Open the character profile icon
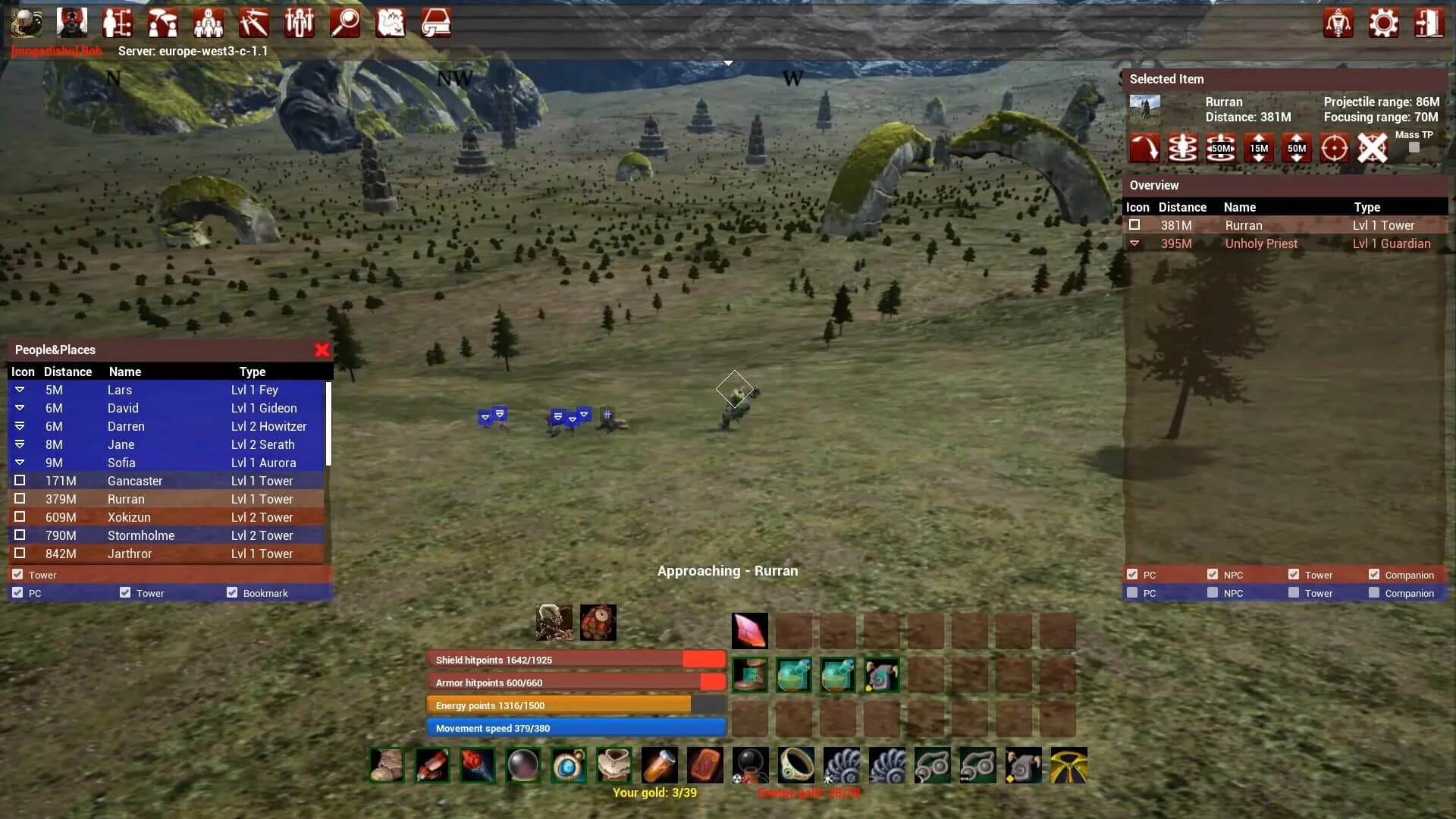Viewport: 1456px width, 819px height. point(27,23)
